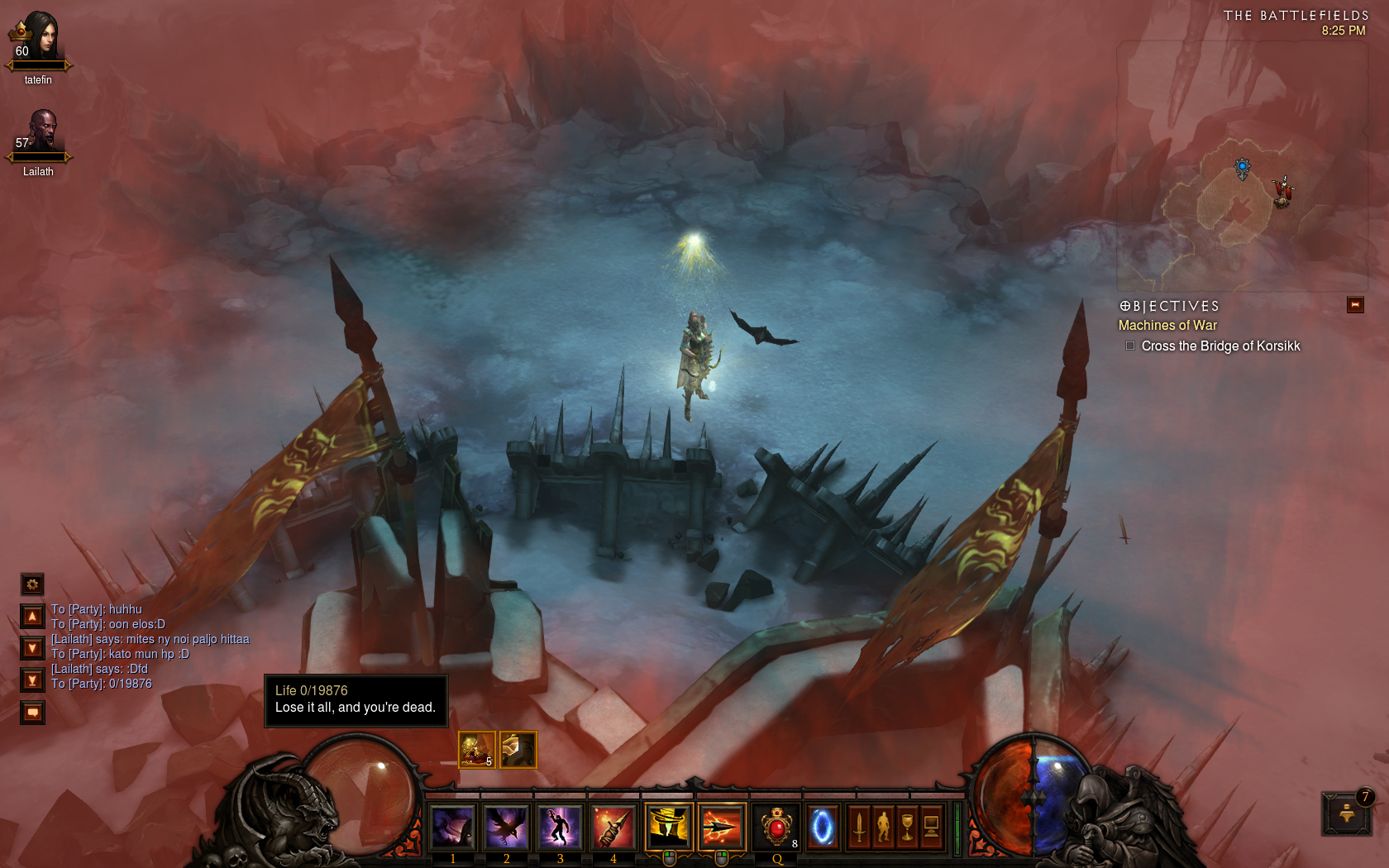Open the chat settings gear
Screen dimensions: 1389x868
pos(32,584)
